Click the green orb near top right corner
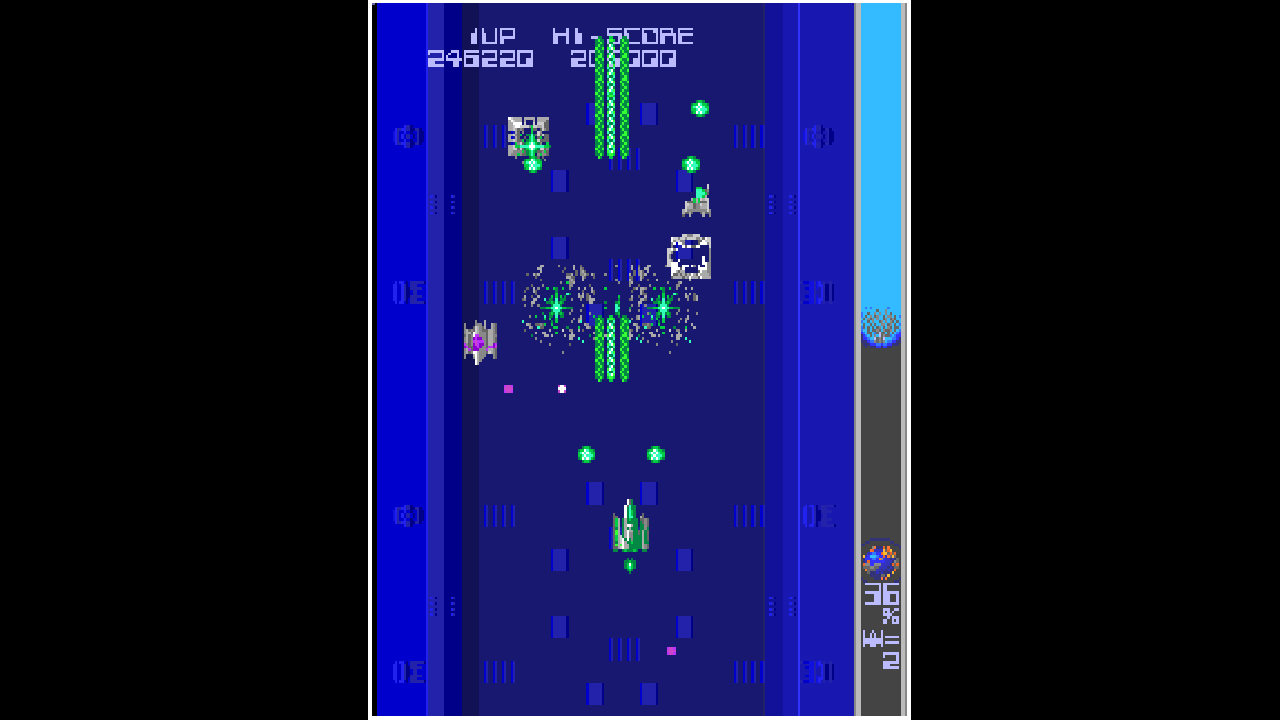Screen dimensions: 1280x720 click(x=700, y=108)
